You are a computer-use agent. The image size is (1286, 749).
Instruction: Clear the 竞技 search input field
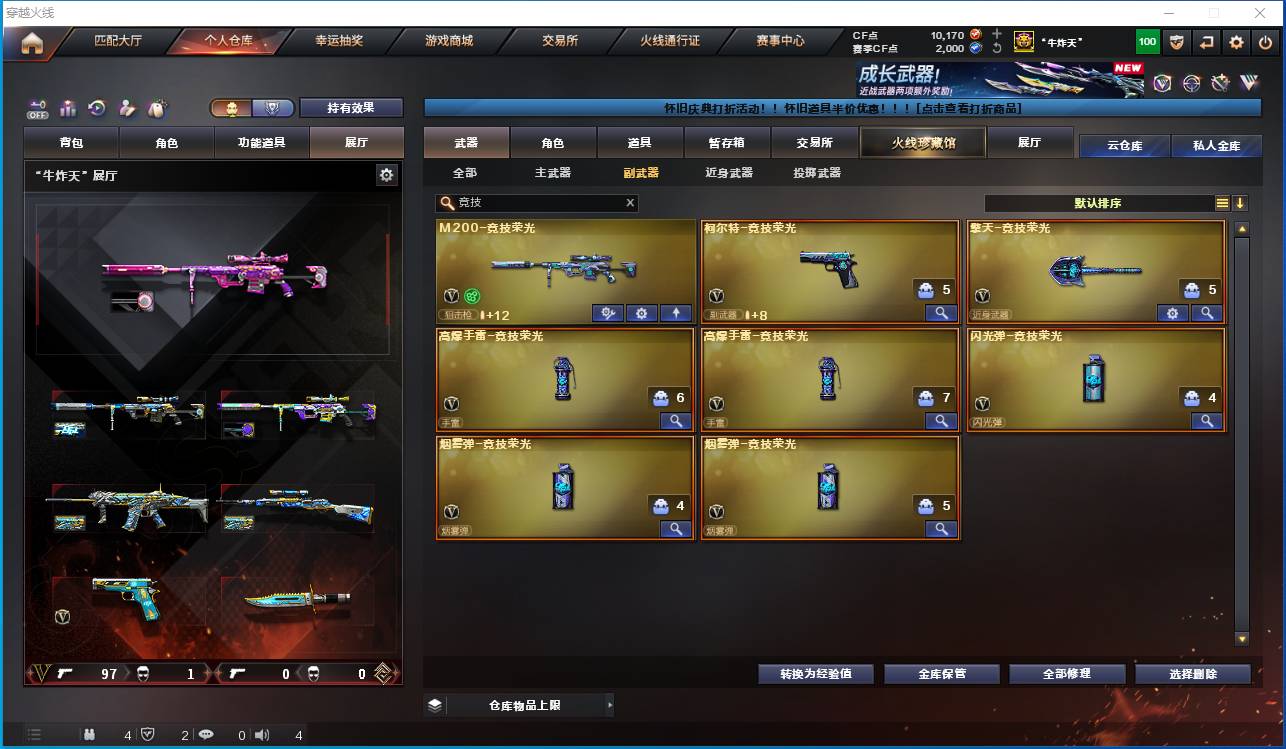pos(630,202)
